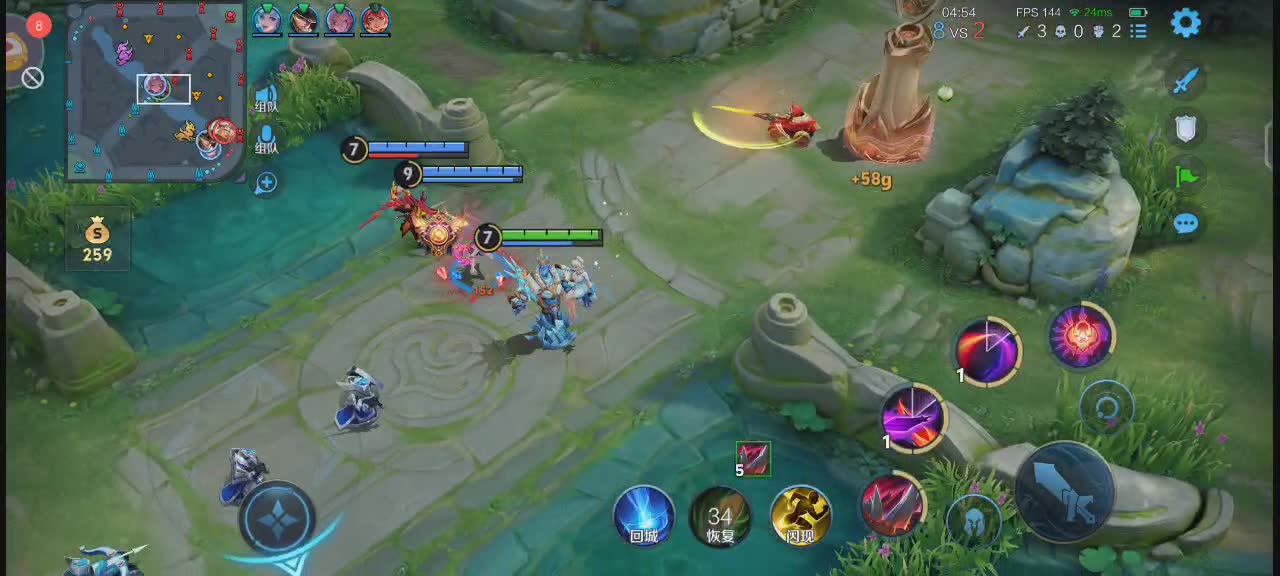Buy the recommended red blade item
1280x576 pixels.
point(754,458)
